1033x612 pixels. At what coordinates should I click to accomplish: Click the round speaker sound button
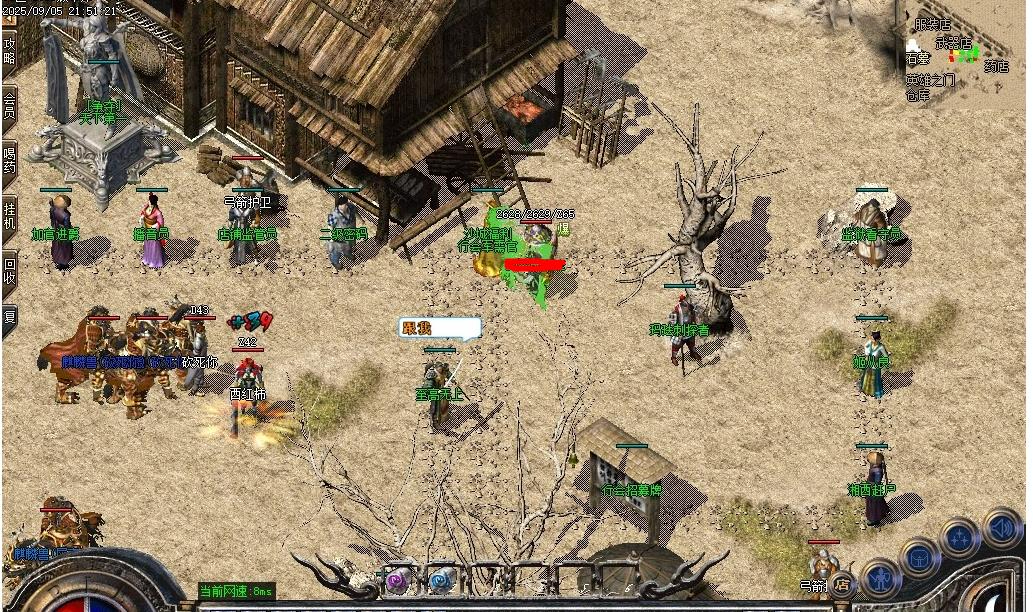pos(1001,527)
